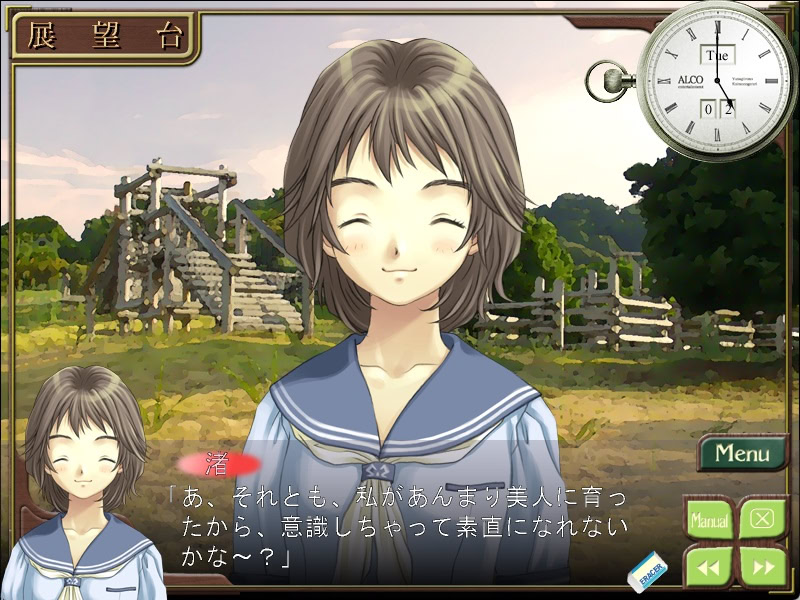Open the green Menu button
Screen dimensions: 800x600
[x=742, y=453]
